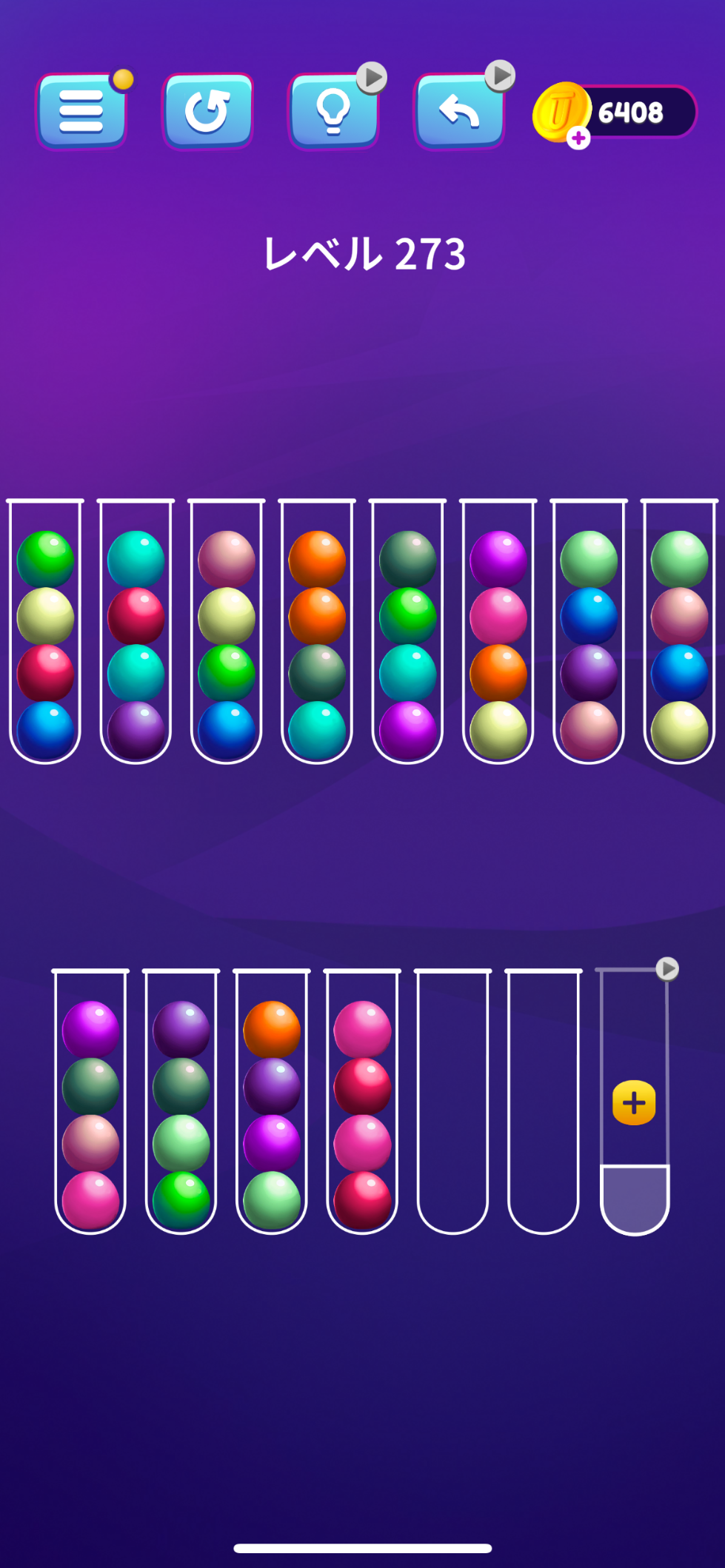
Task: Open the hamburger menu button
Action: click(81, 112)
